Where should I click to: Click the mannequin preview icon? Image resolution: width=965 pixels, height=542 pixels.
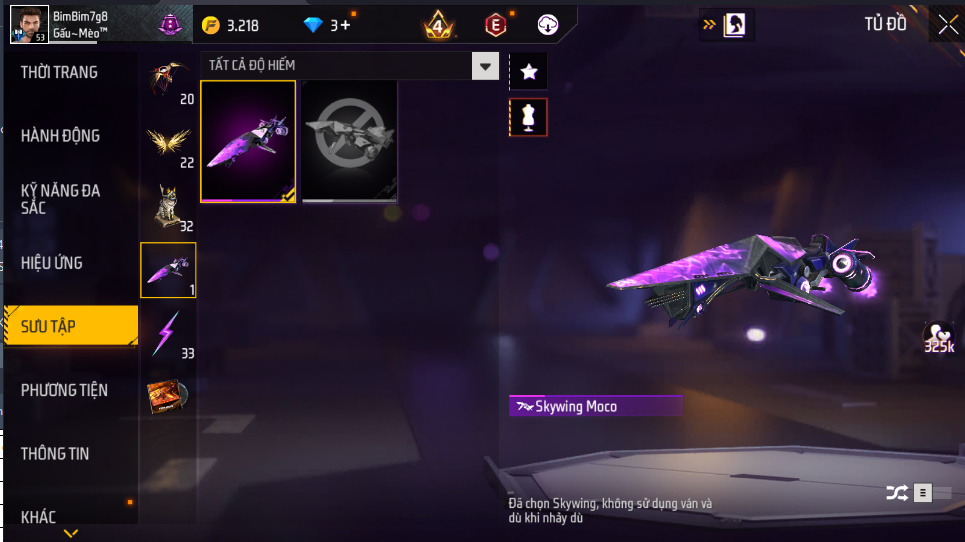click(x=529, y=117)
